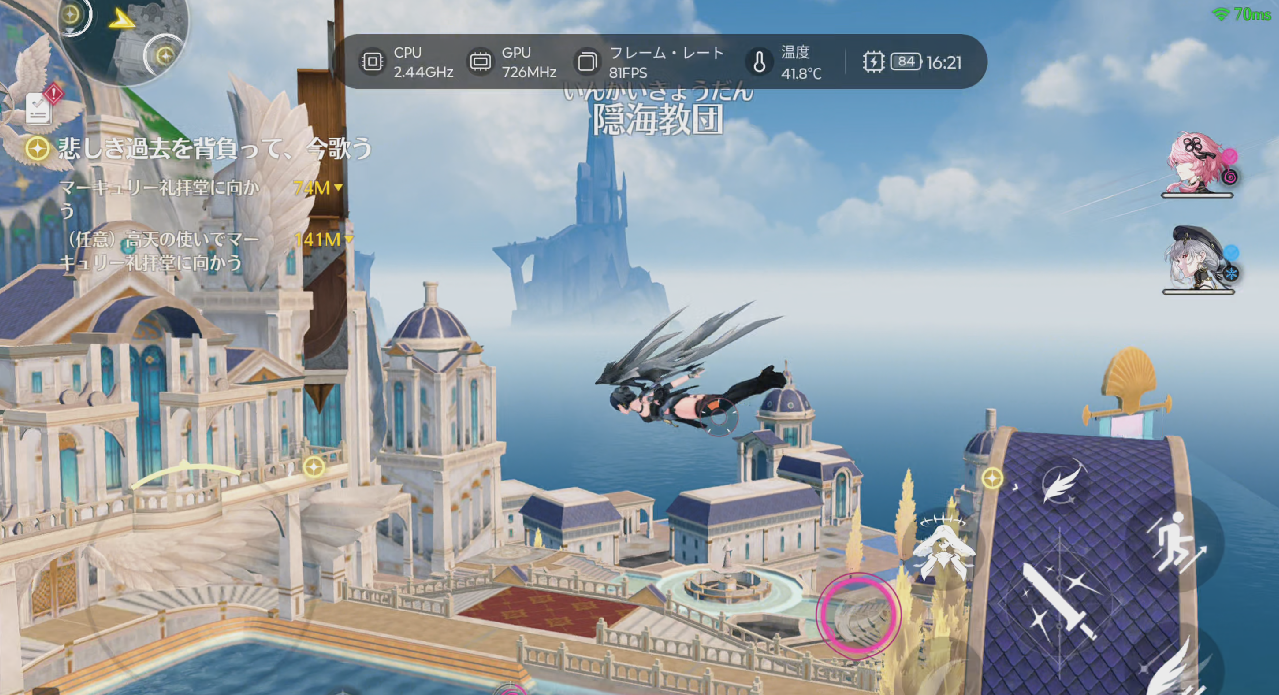Use the feather skill with crescent icon
Screen dimensions: 1279x695
tap(1060, 484)
